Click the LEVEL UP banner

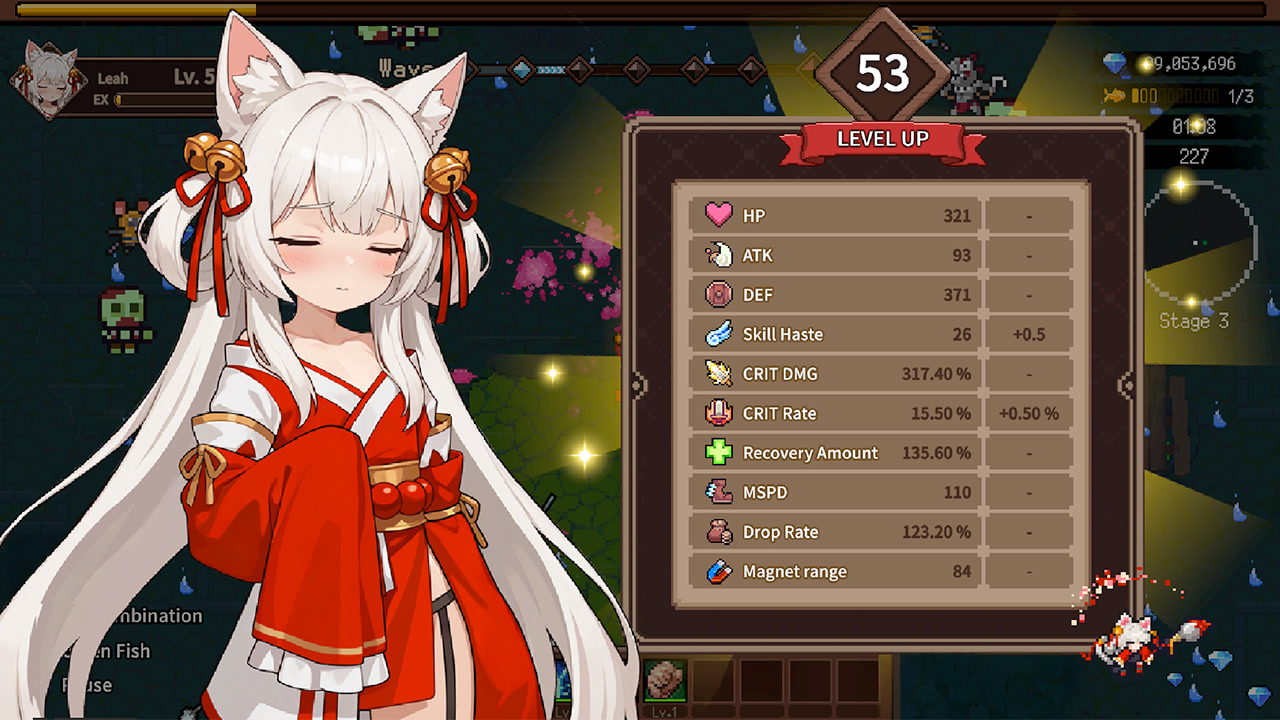(882, 139)
